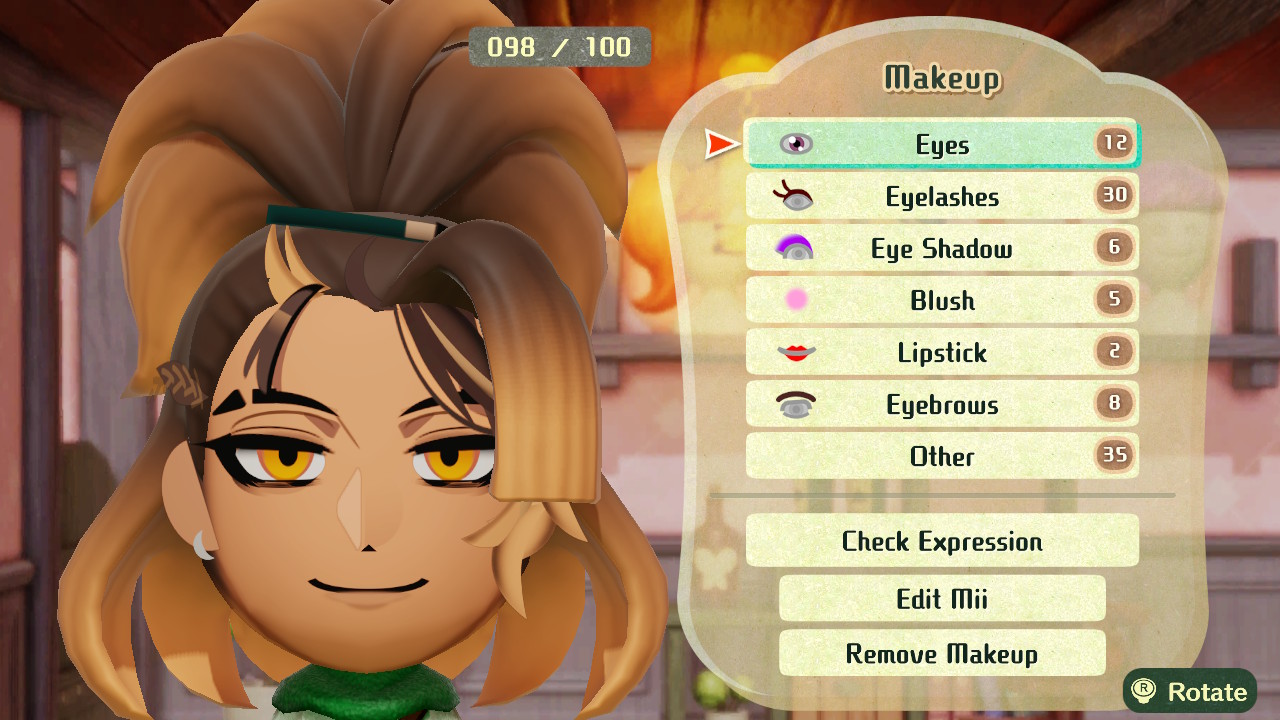Click the Eyelashes icon on its row
Viewport: 1280px width, 720px height.
coord(795,196)
